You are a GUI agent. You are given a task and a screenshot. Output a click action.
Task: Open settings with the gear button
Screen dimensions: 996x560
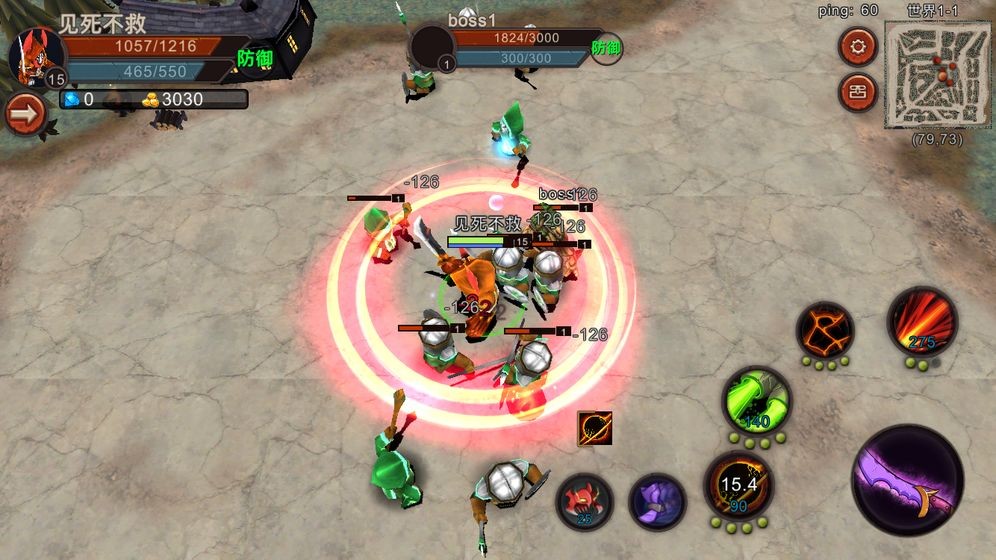click(857, 45)
